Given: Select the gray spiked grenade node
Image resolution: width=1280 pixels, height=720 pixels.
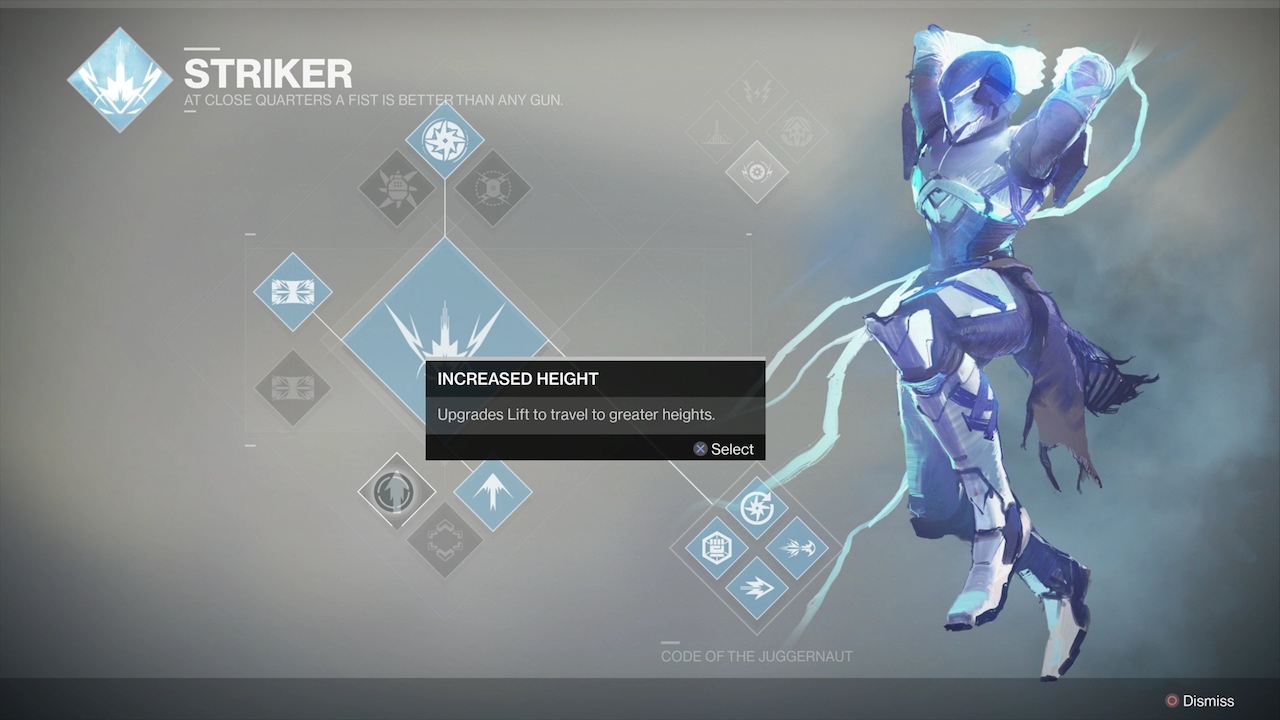Looking at the screenshot, I should coord(397,188).
